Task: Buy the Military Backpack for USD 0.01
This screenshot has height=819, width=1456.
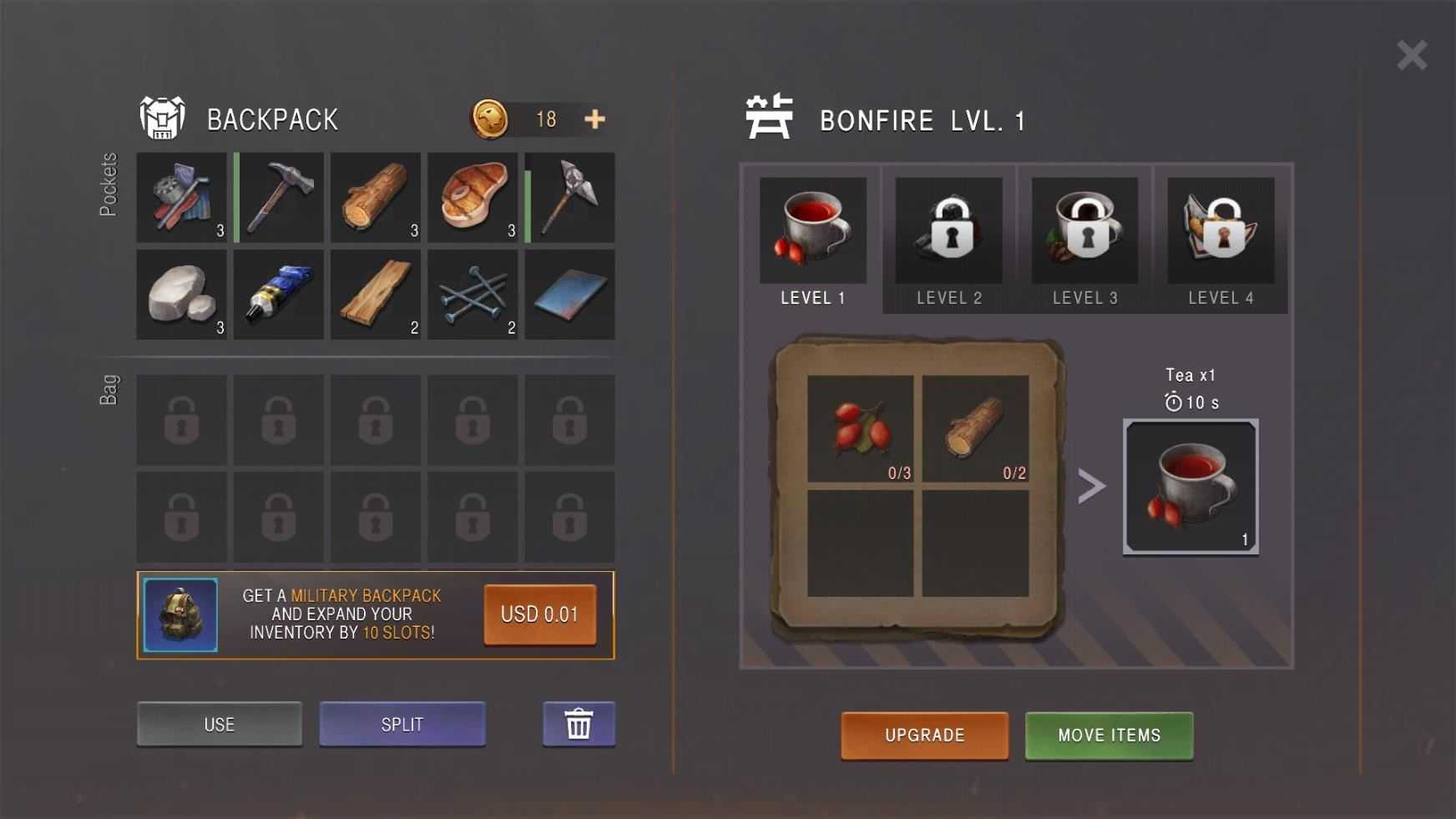Action: point(539,614)
